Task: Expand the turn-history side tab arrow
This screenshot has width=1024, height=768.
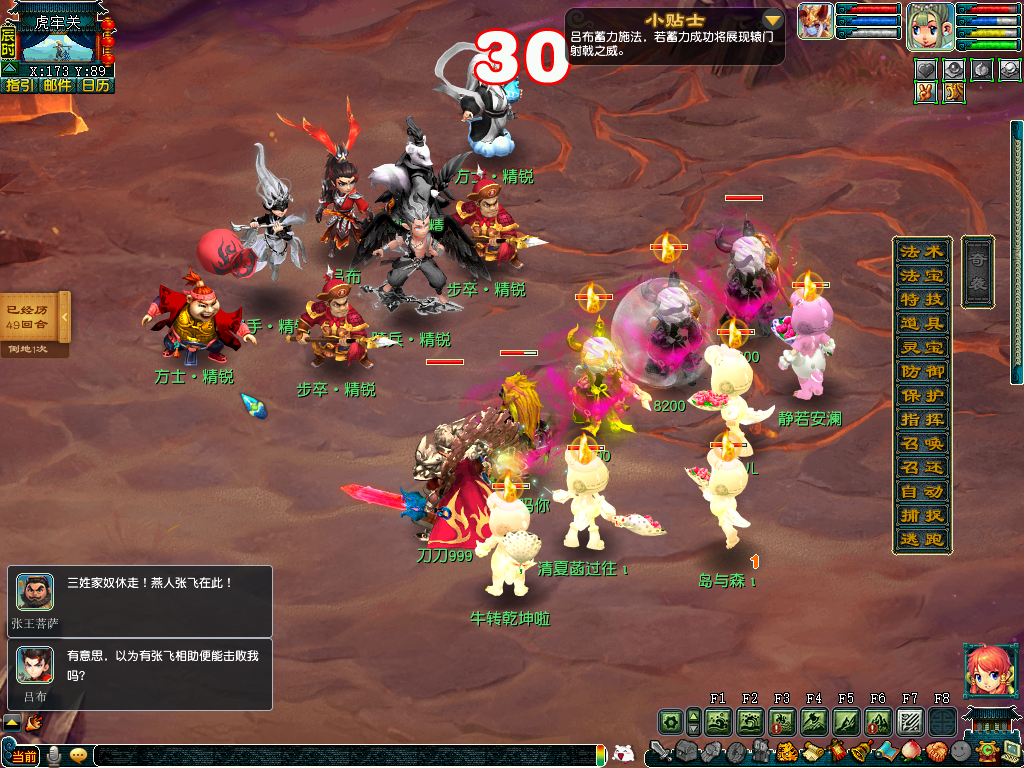Action: [64, 317]
